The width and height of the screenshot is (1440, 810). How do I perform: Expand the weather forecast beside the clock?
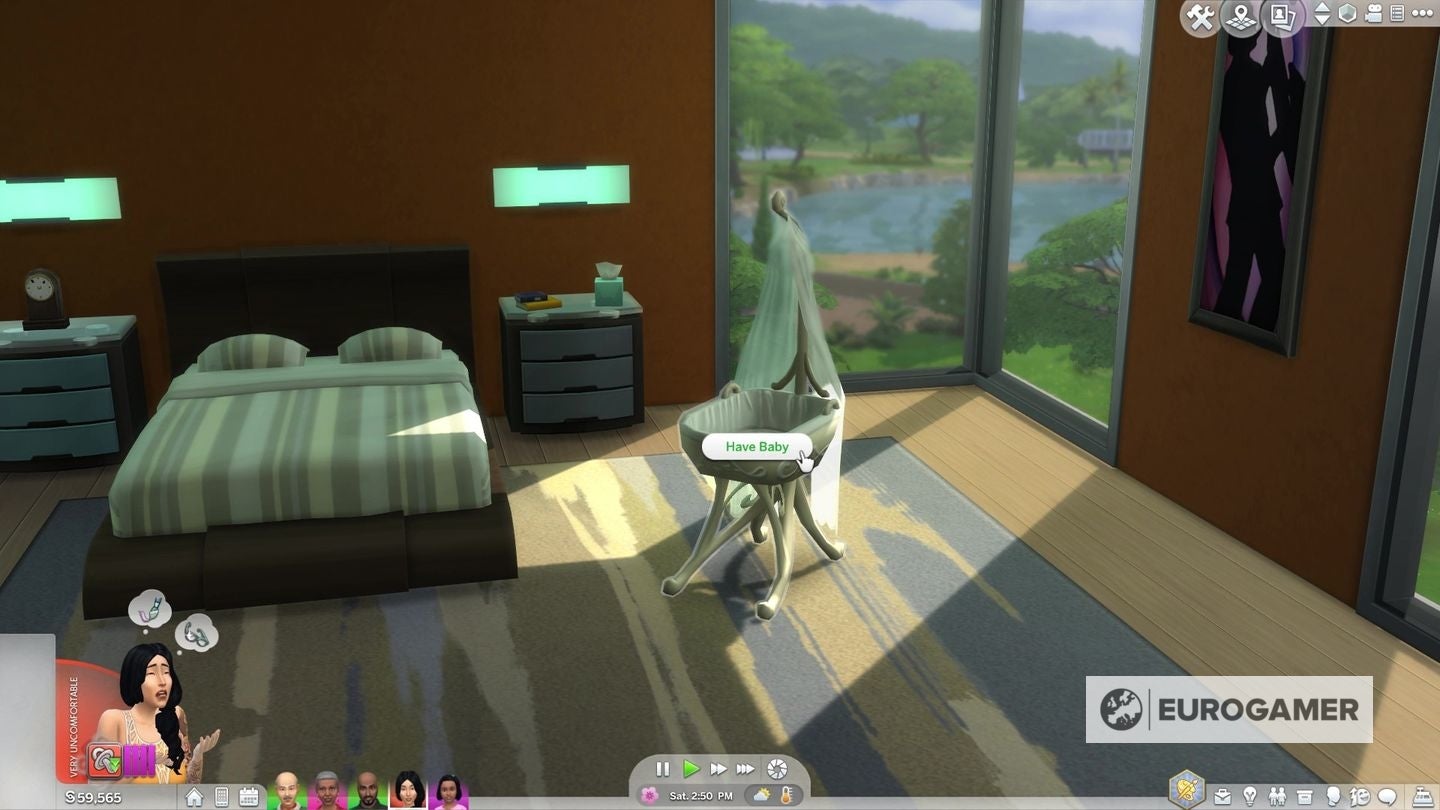click(760, 796)
